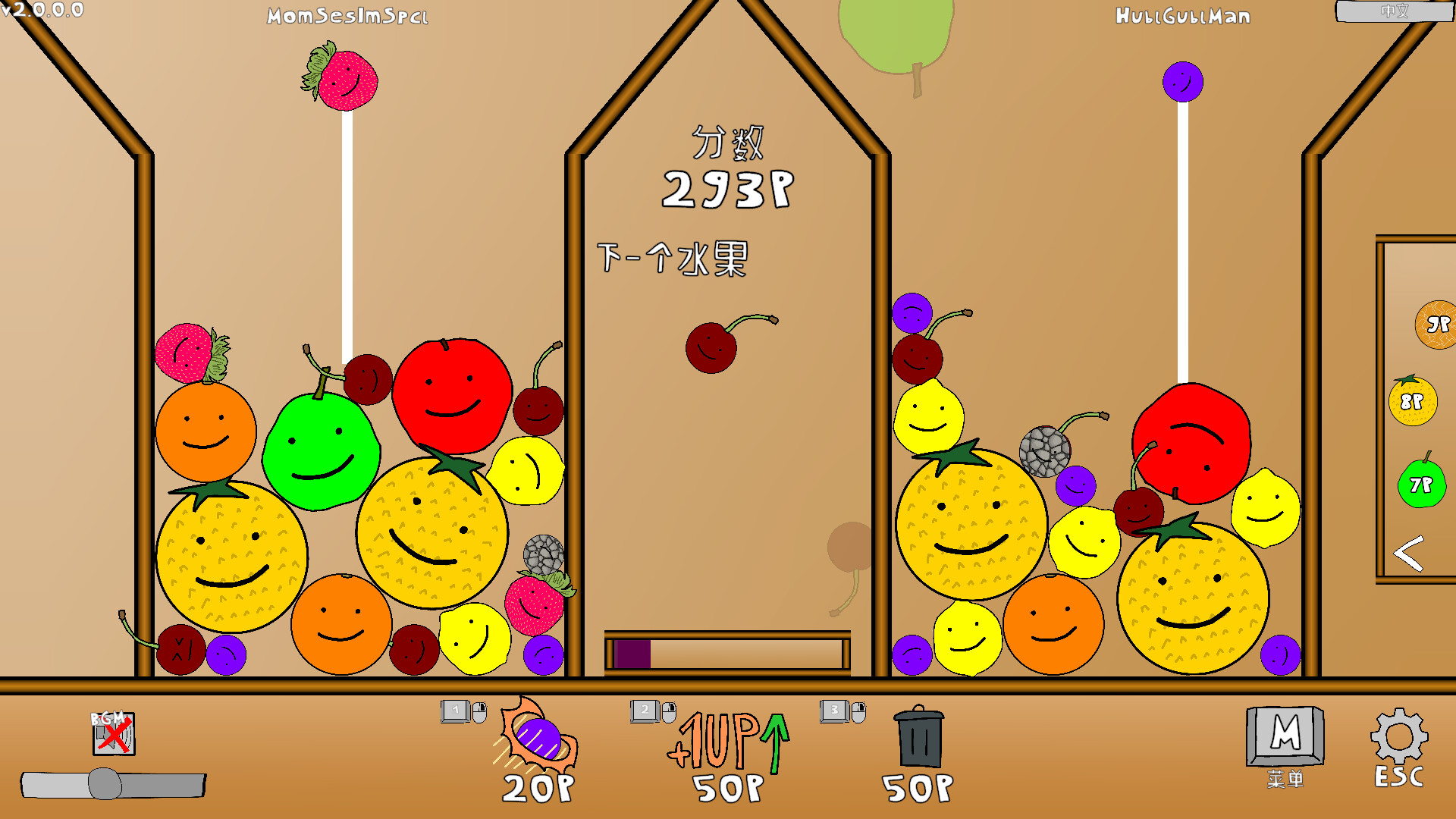Open the menu via the M button

coord(1283,734)
